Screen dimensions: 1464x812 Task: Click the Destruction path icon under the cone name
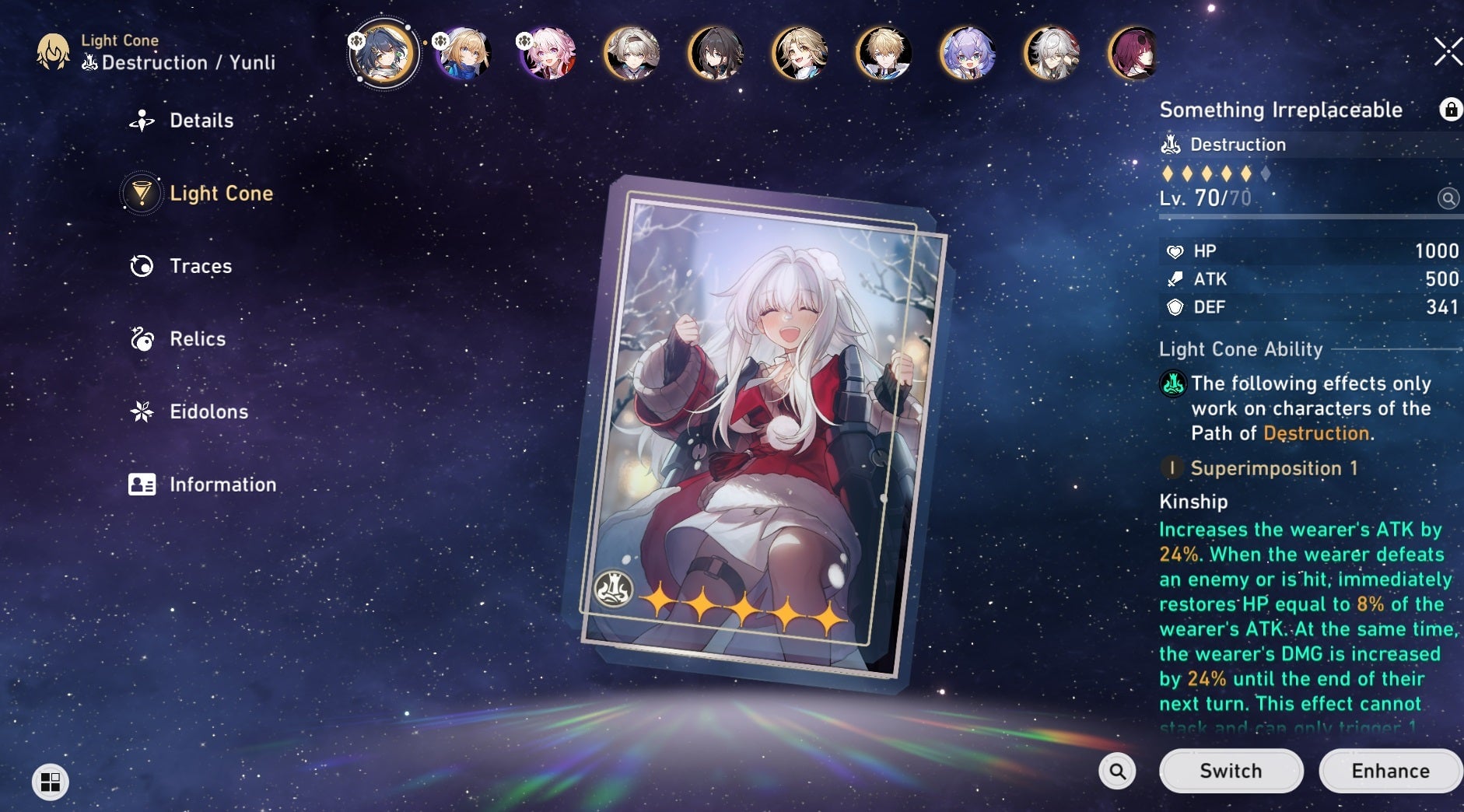[x=1169, y=145]
